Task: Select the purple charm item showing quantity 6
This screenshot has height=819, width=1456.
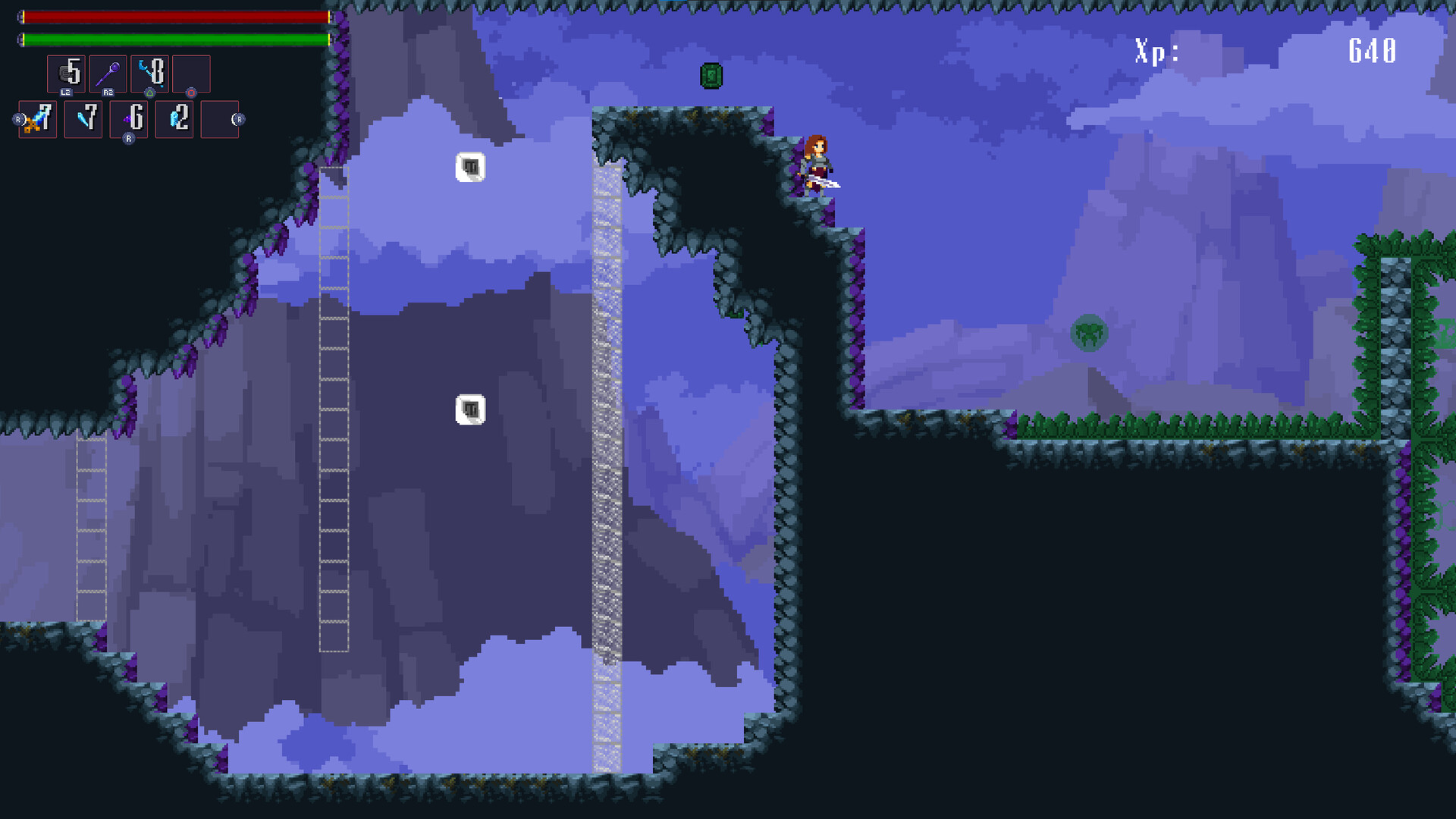Action: [x=128, y=118]
